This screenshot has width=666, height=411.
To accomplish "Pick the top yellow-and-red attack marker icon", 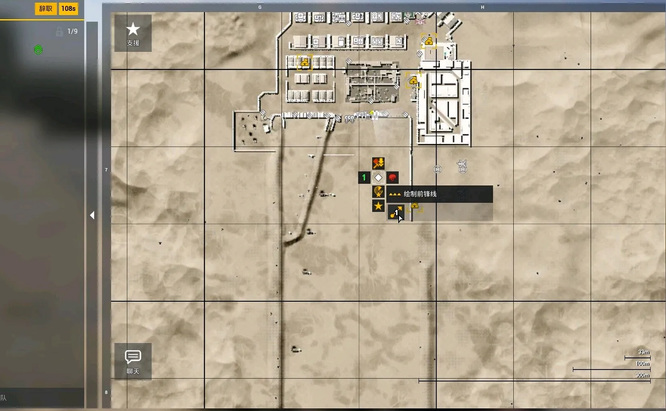I will tap(379, 163).
